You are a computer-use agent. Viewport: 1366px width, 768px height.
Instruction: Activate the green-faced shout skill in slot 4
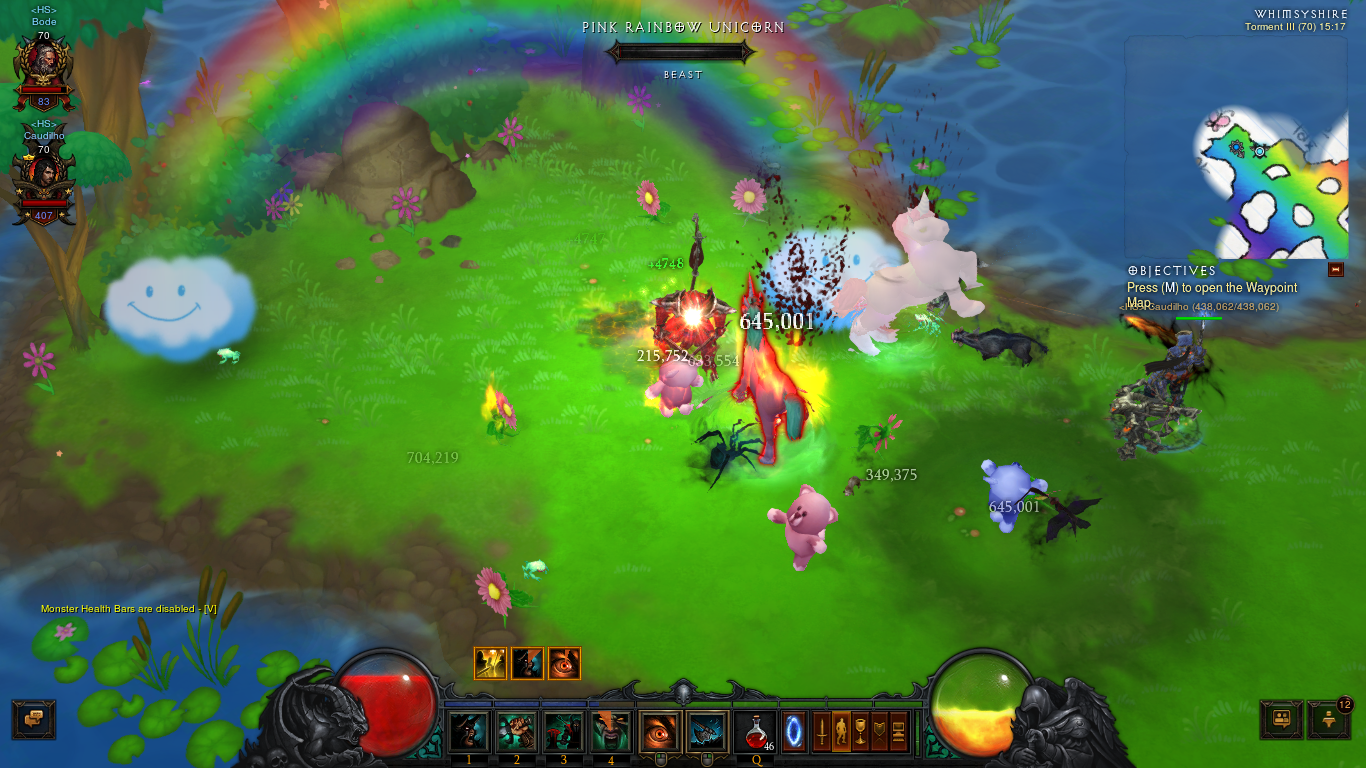click(x=611, y=732)
